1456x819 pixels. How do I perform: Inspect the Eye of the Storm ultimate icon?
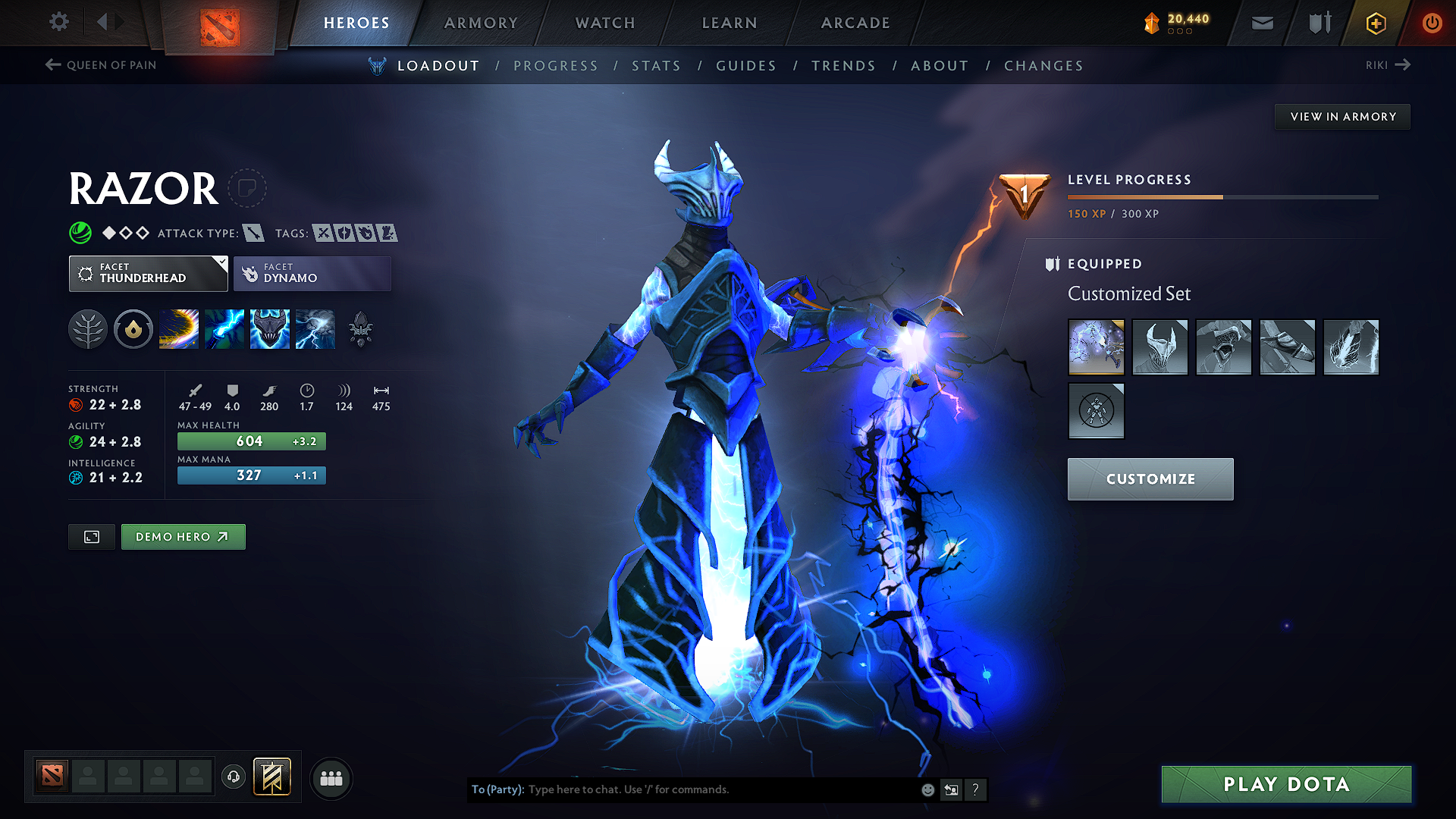[315, 329]
